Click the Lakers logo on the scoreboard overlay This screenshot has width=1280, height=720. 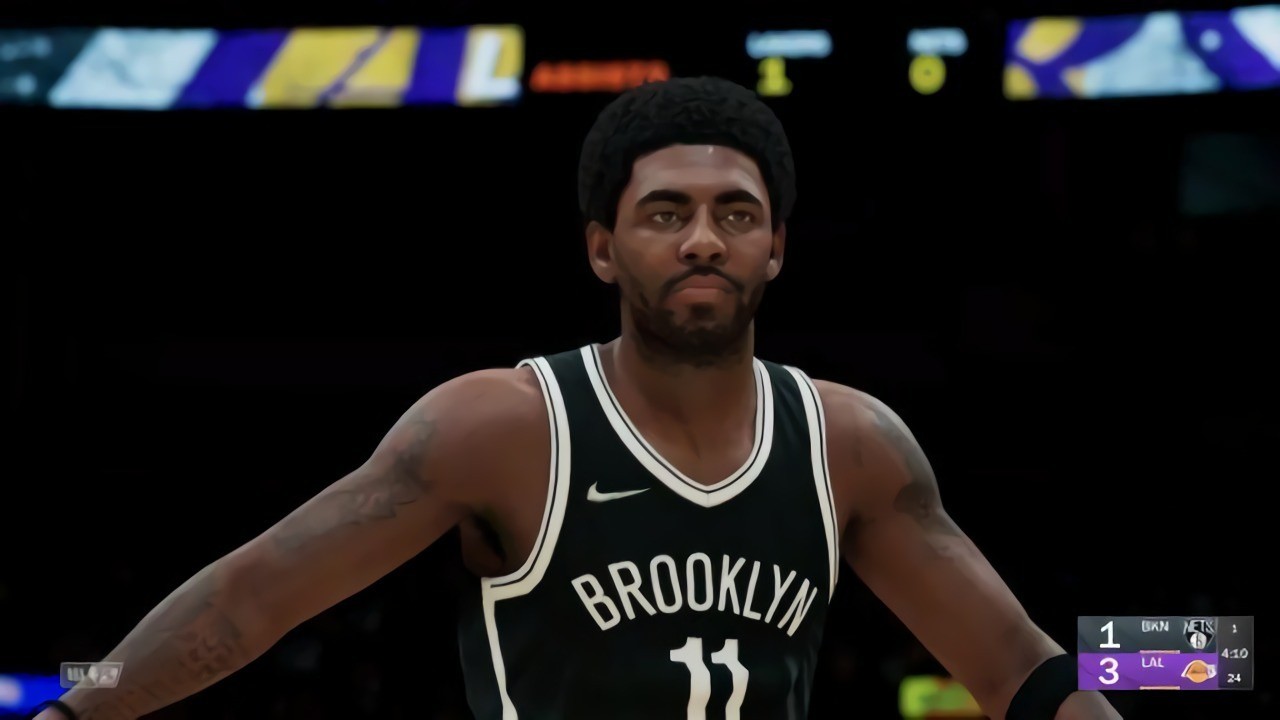click(1197, 671)
